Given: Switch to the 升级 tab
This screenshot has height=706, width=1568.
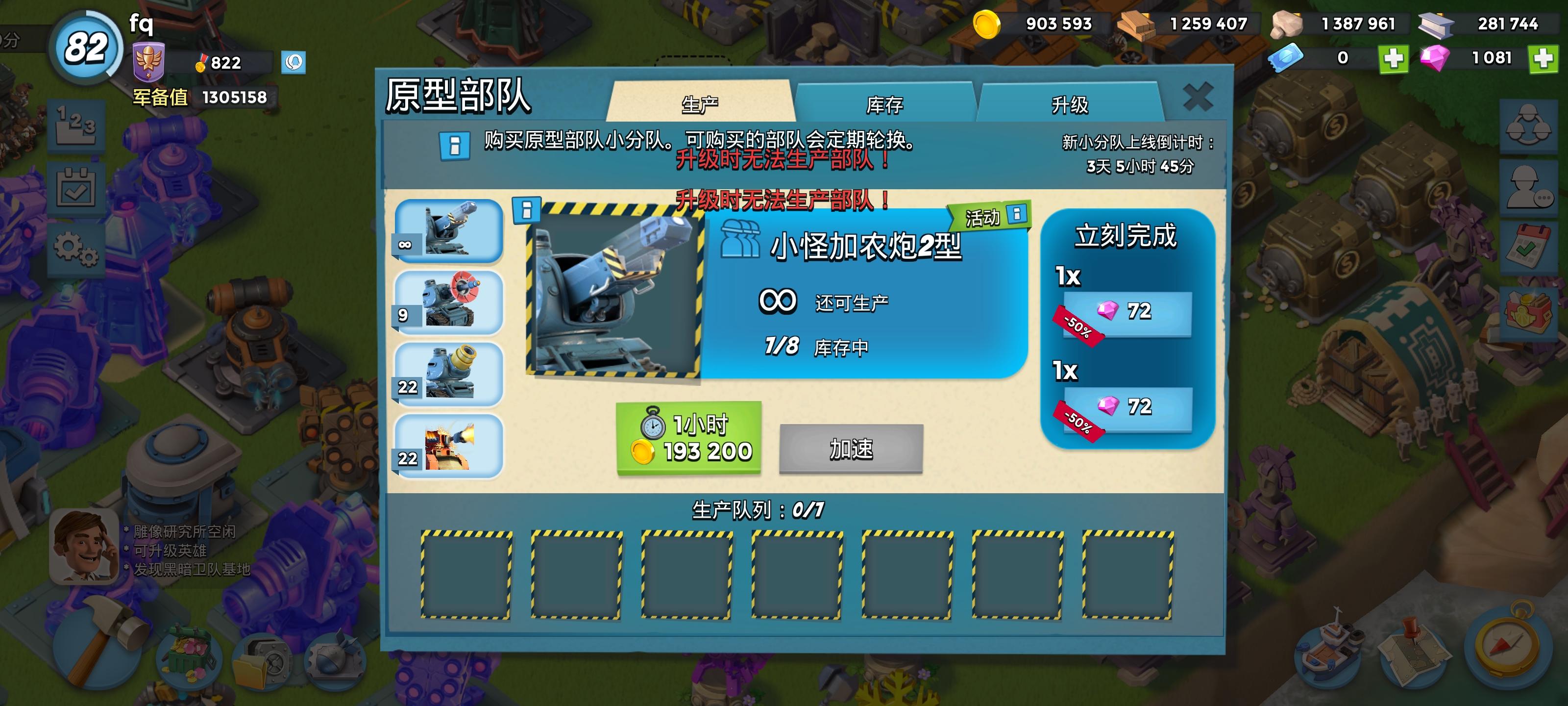Looking at the screenshot, I should [x=1075, y=103].
